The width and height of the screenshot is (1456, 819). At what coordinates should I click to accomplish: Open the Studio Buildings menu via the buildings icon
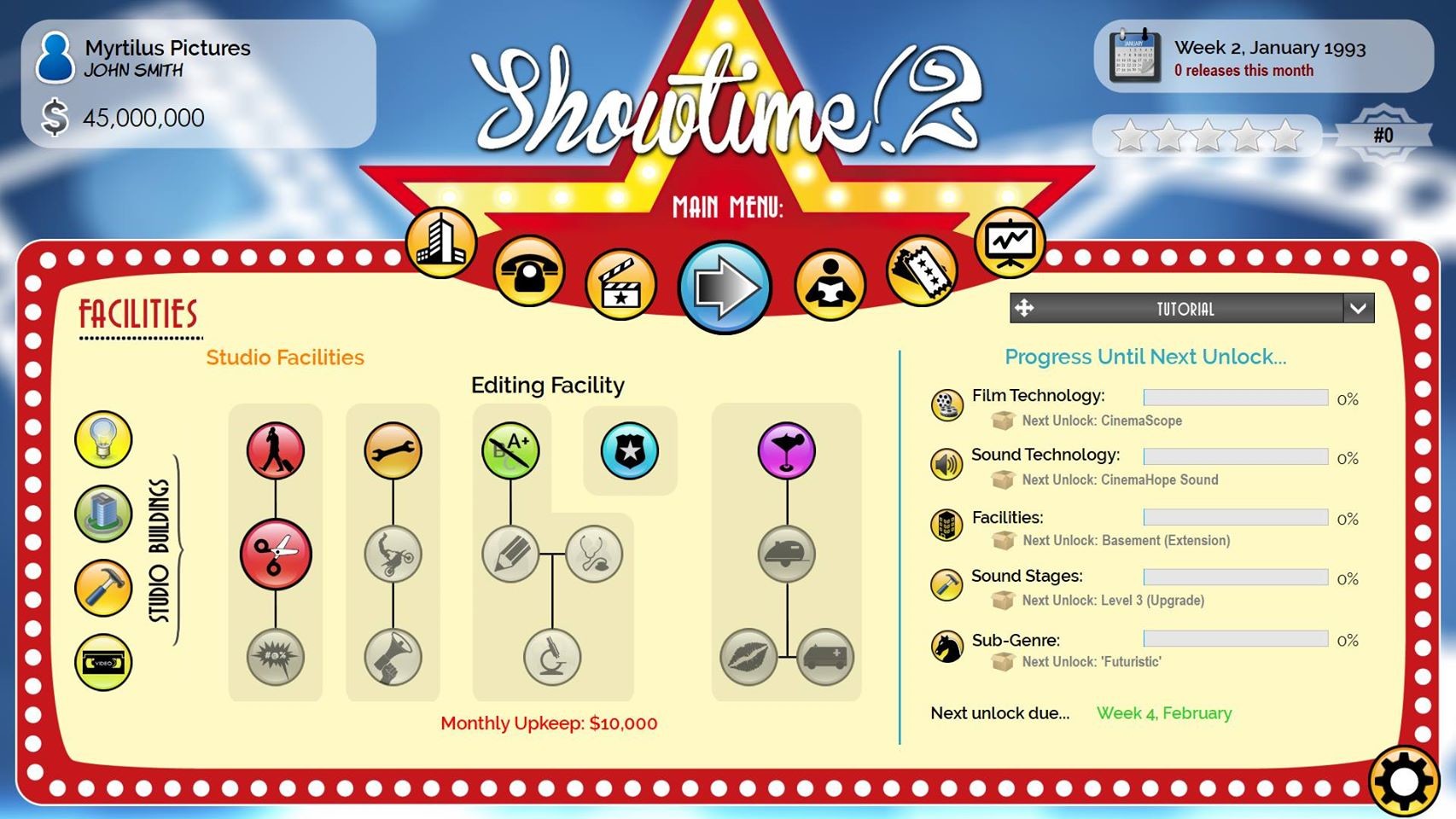tap(440, 243)
